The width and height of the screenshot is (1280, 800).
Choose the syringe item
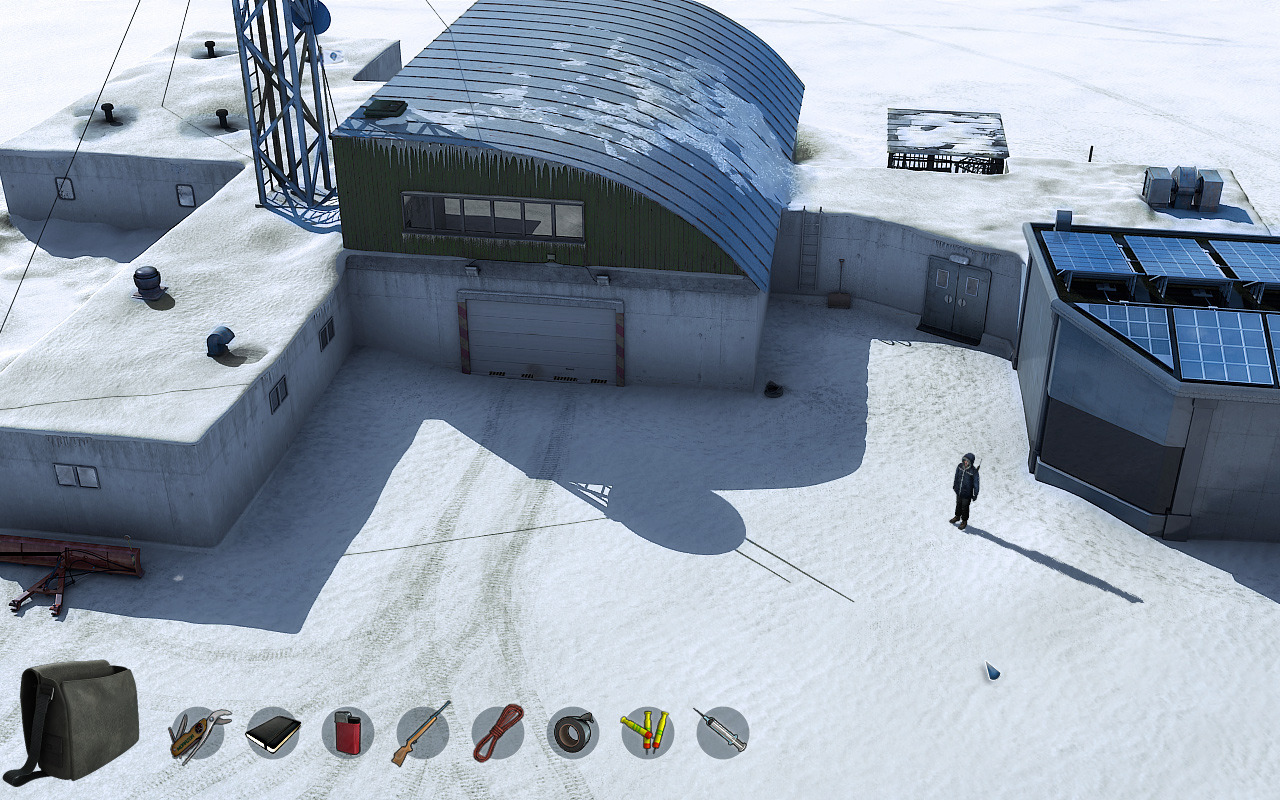click(722, 733)
